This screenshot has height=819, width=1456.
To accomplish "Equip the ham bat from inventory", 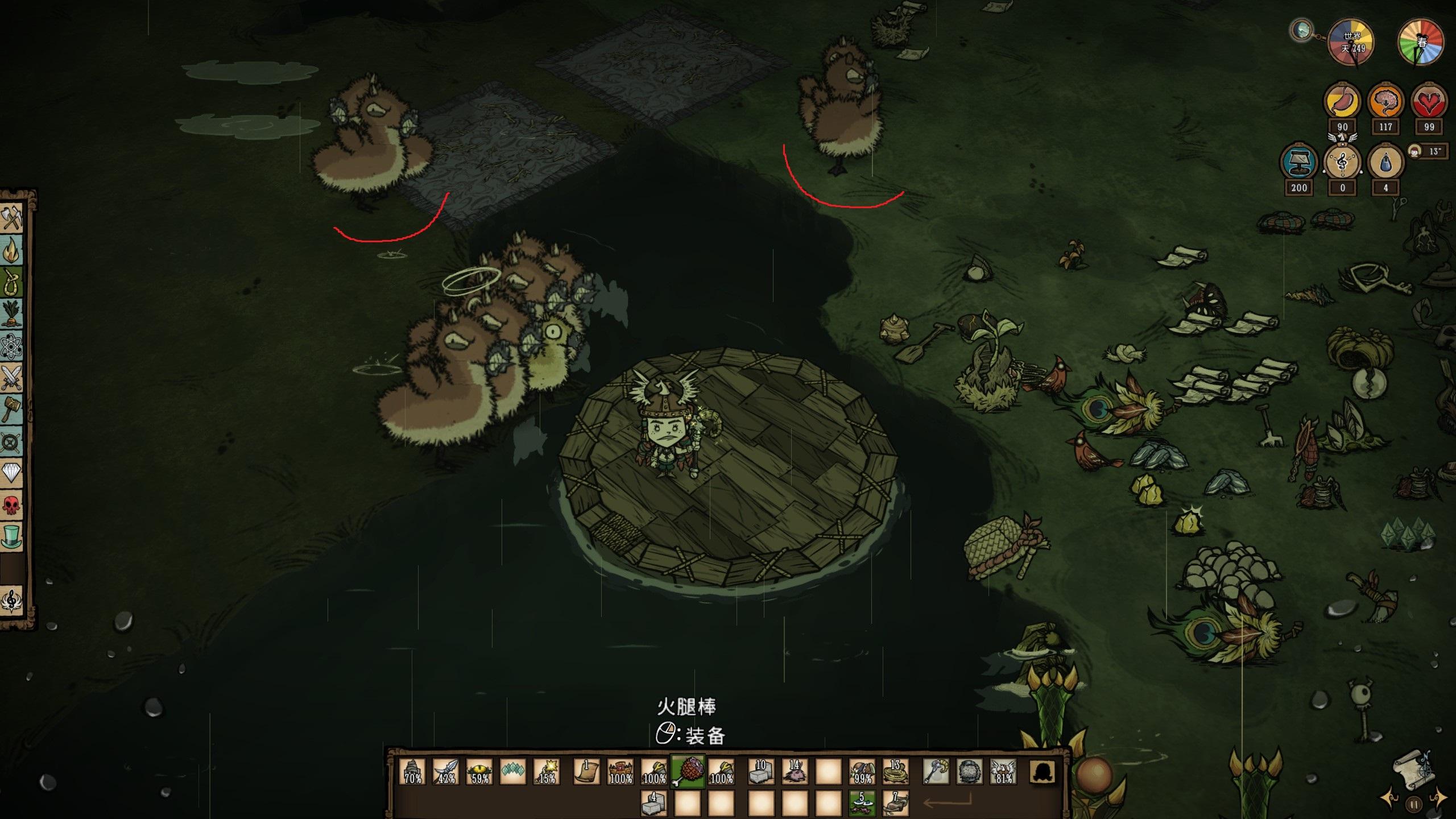I will [688, 772].
